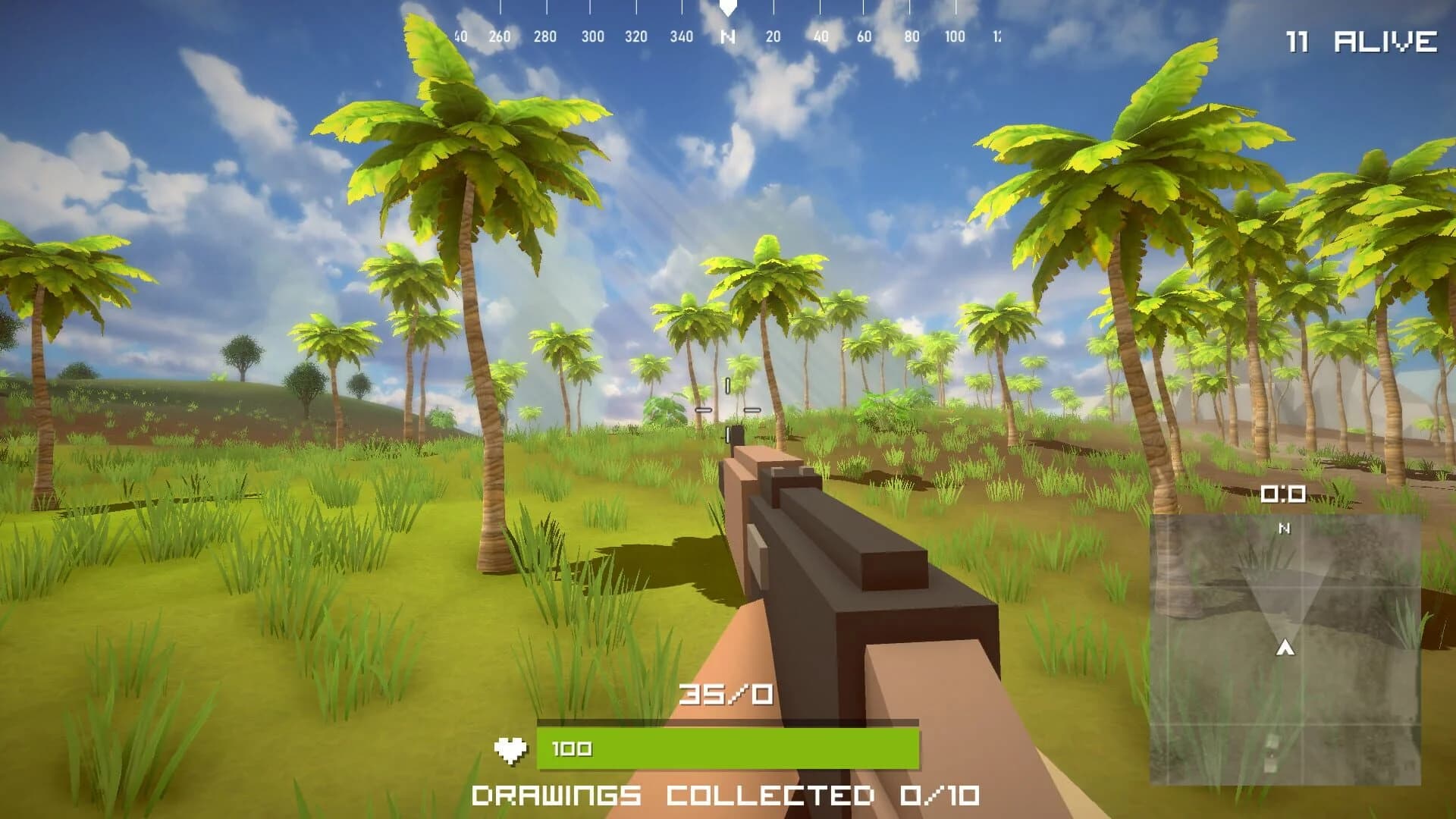Screen dimensions: 1456x819
Task: Select the player arrow on the minimap
Action: tap(1285, 648)
